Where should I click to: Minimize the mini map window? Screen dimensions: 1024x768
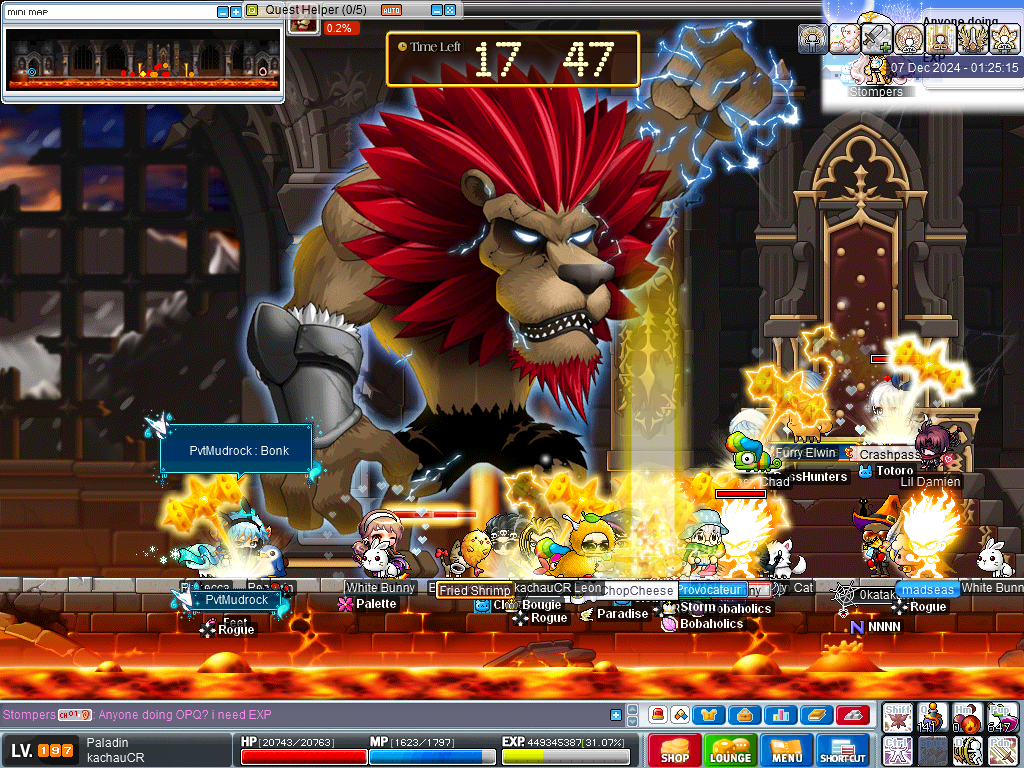coord(222,12)
